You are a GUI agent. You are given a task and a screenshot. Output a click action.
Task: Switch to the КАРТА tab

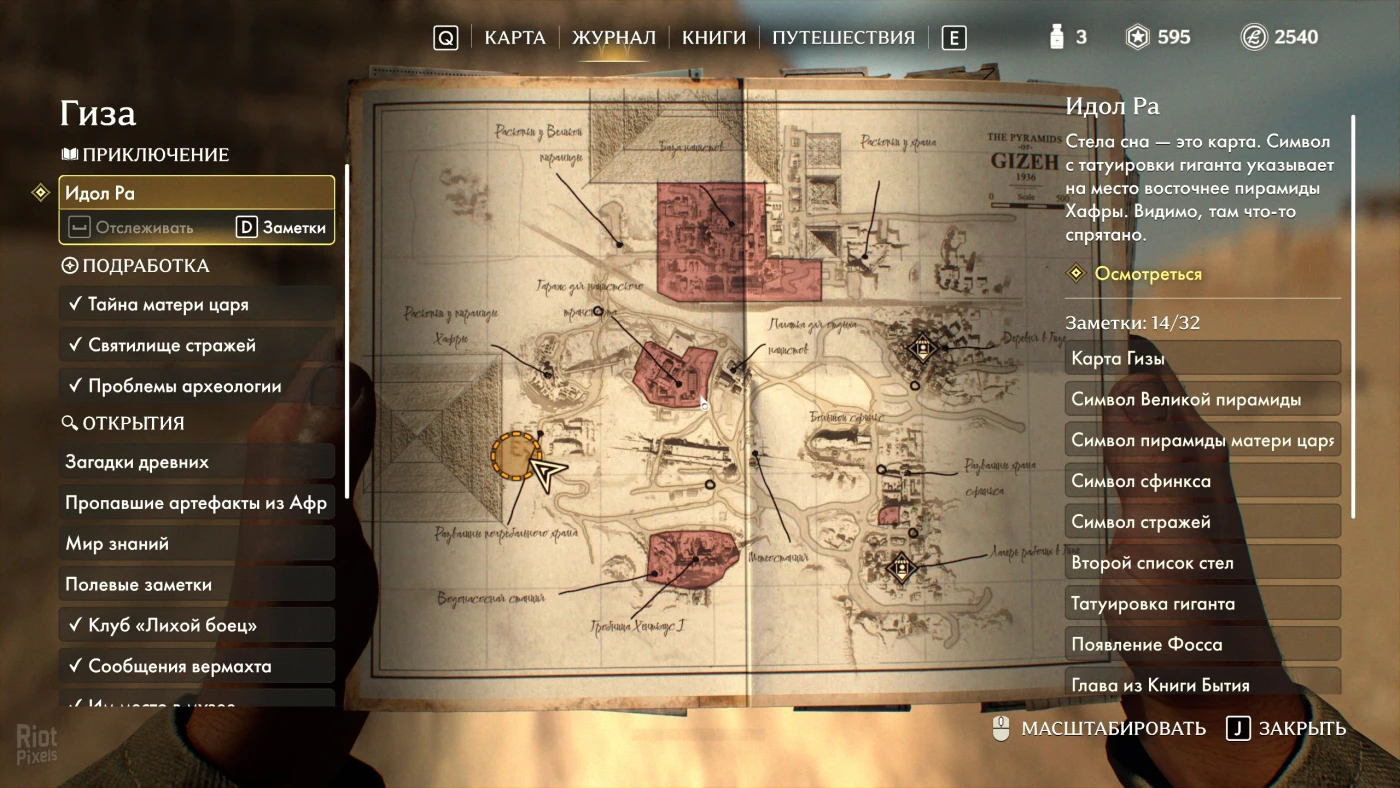[514, 38]
